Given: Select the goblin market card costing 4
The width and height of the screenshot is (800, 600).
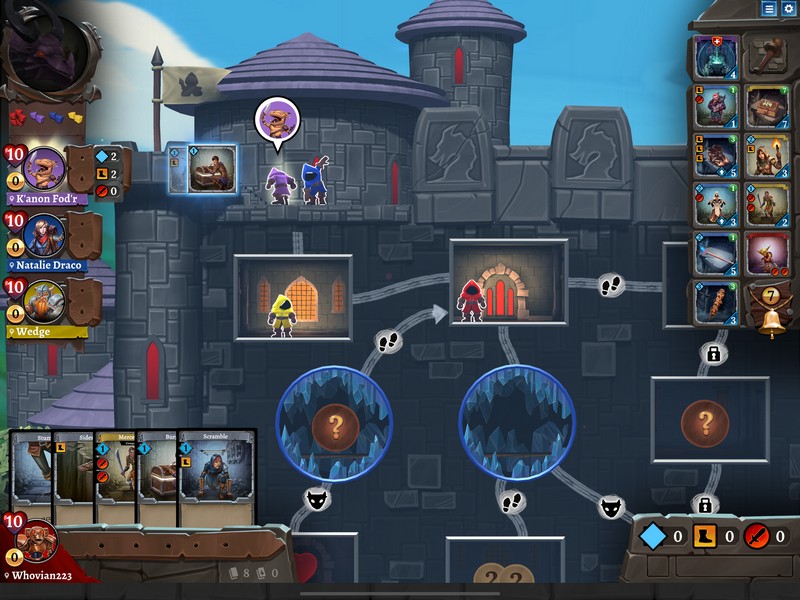Looking at the screenshot, I should [x=716, y=56].
